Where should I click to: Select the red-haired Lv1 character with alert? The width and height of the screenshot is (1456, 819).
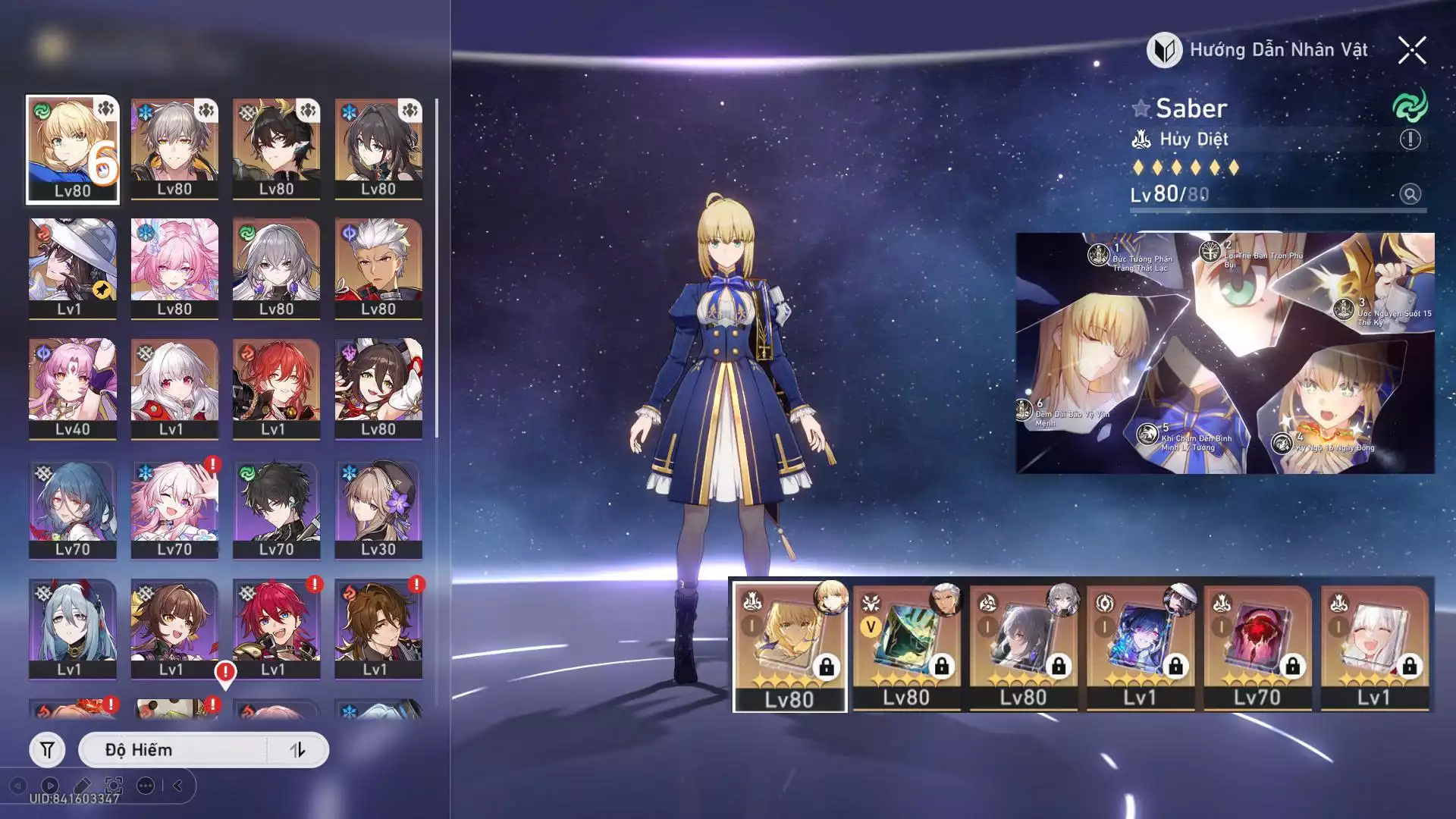(x=276, y=628)
